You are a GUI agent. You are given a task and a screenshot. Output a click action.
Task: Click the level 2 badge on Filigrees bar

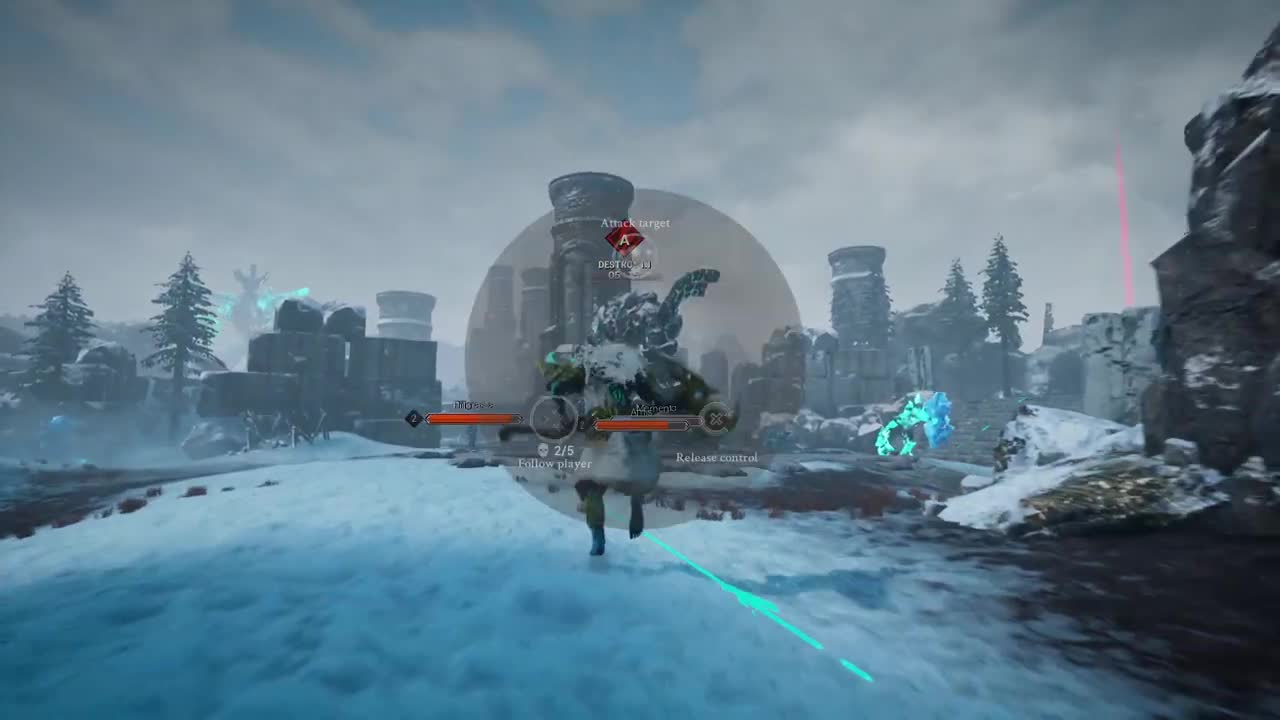pos(412,419)
